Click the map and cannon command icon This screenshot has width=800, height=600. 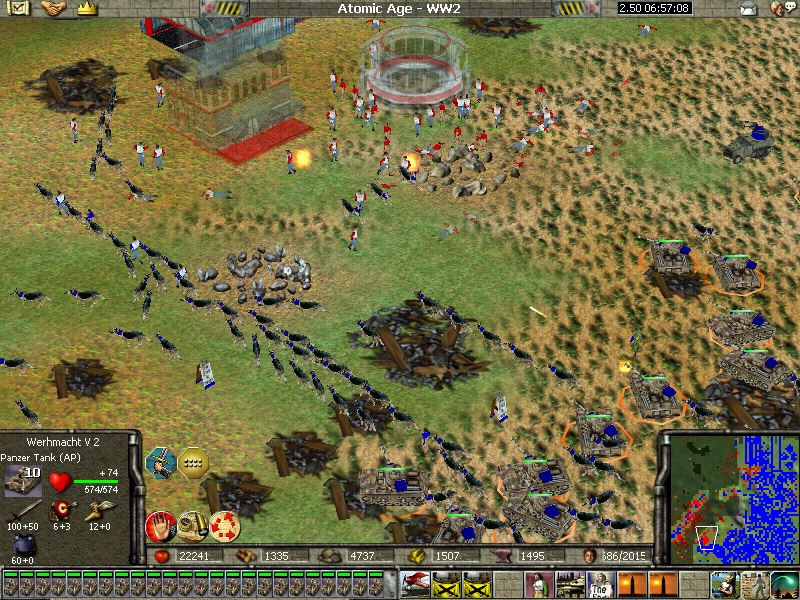tap(192, 522)
